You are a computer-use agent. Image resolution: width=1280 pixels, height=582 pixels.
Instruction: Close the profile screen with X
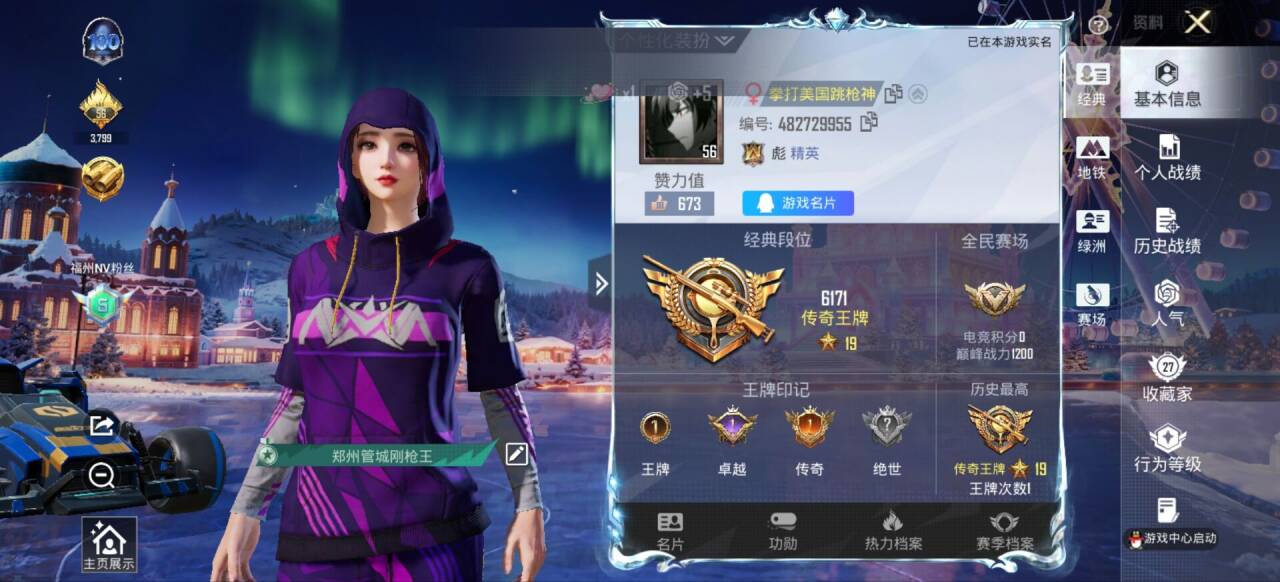[x=1197, y=23]
